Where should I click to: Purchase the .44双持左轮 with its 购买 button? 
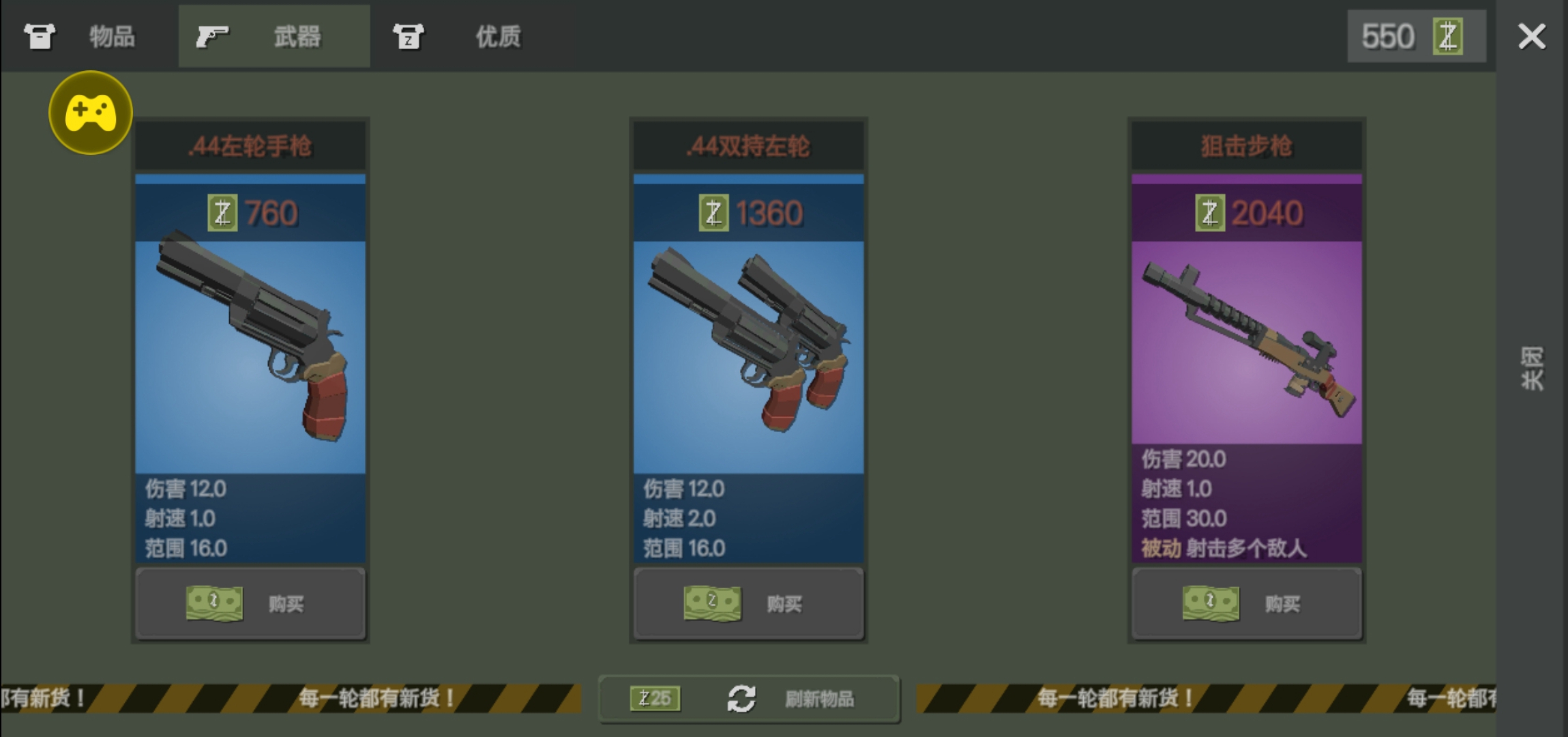click(x=748, y=603)
